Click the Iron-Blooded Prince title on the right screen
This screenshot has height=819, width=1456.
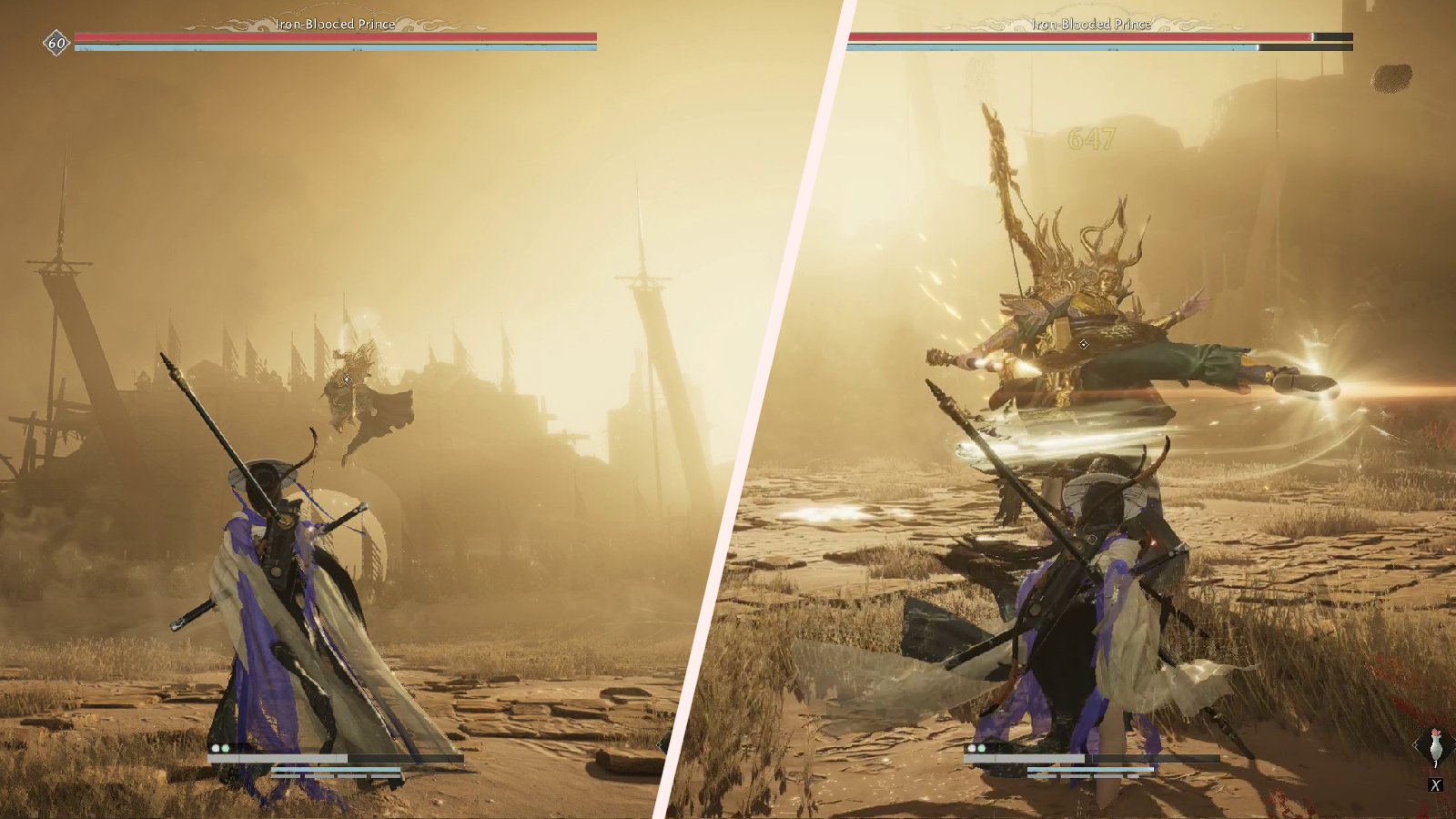(1090, 25)
